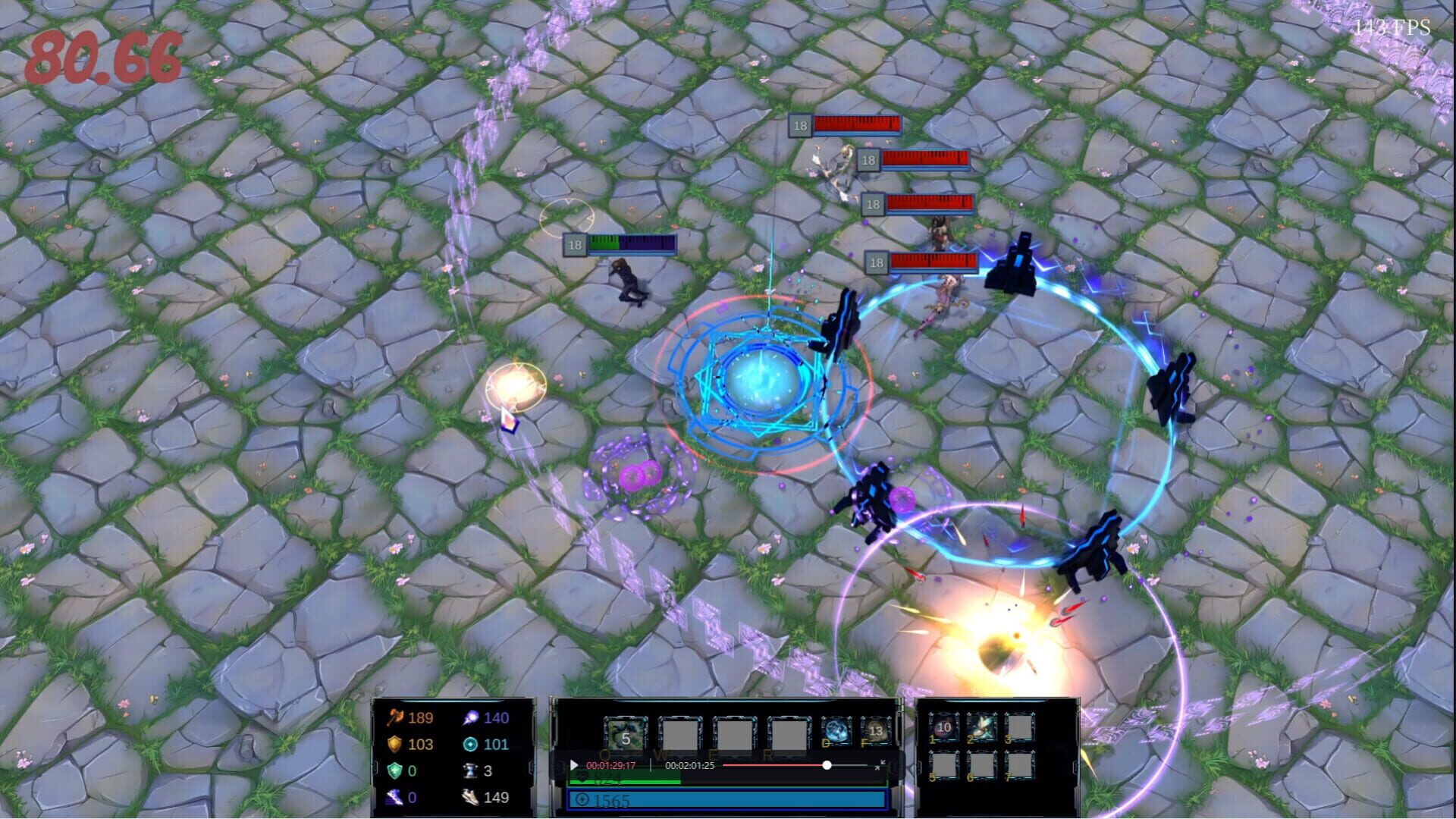Viewport: 1456px width, 819px height.
Task: Click the blue mana bar showing 1565
Action: (x=728, y=801)
